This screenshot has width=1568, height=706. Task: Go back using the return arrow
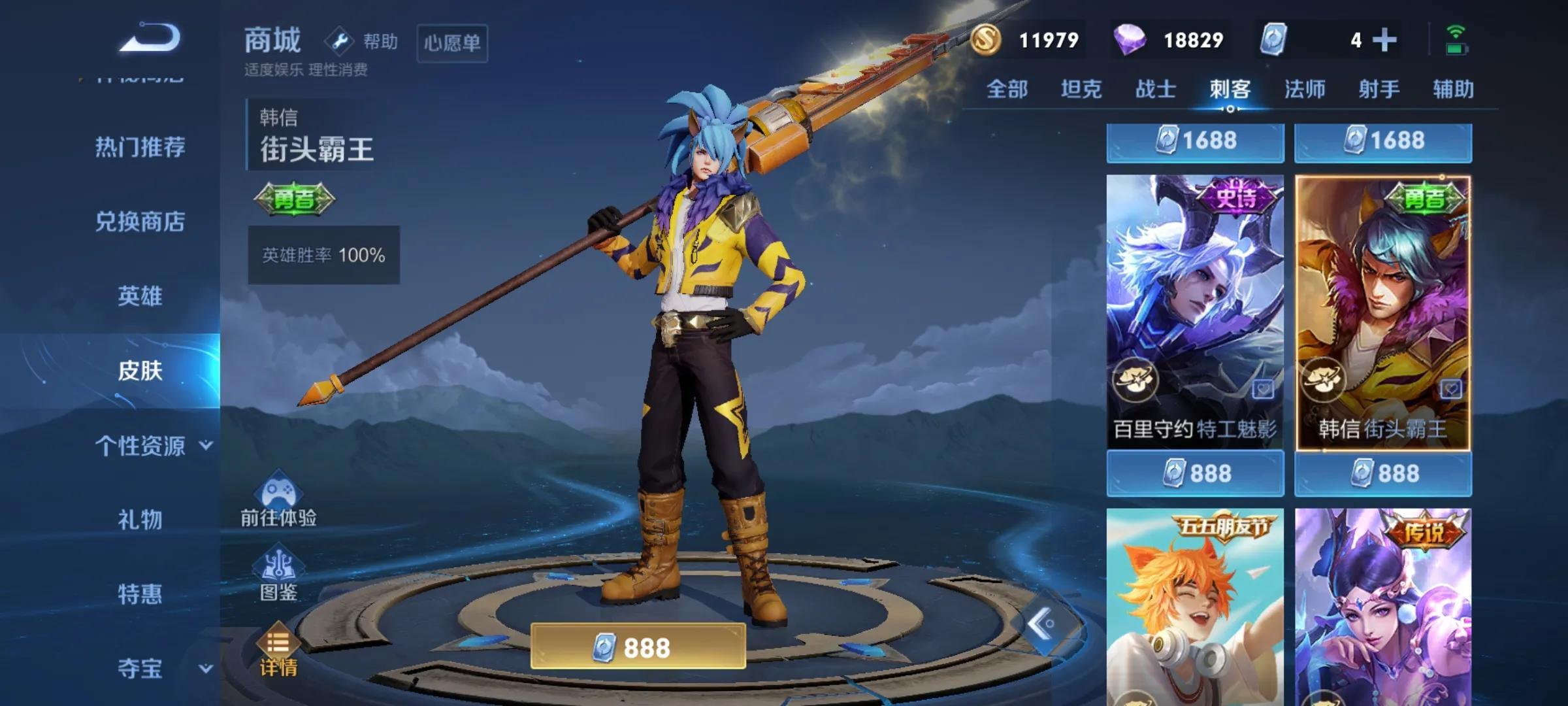click(x=150, y=38)
